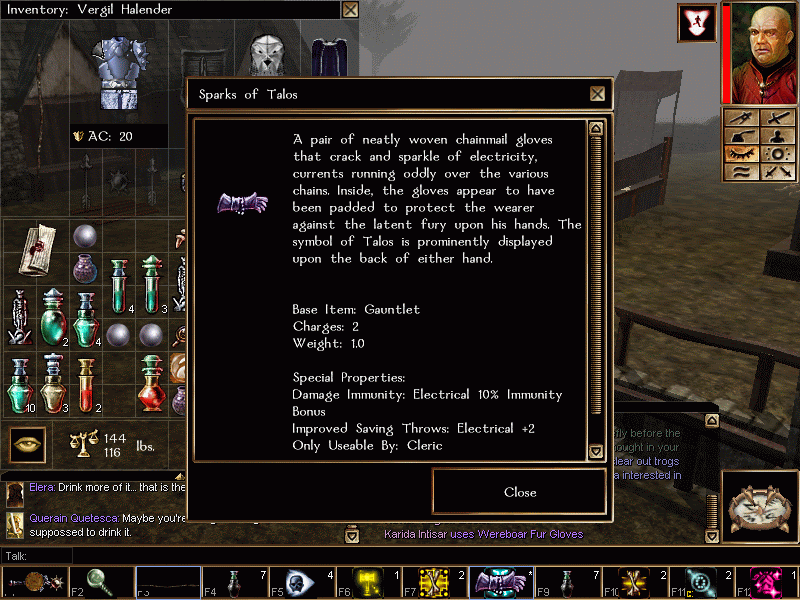Close the Sparks of Talos description
The width and height of the screenshot is (800, 600).
tap(519, 492)
